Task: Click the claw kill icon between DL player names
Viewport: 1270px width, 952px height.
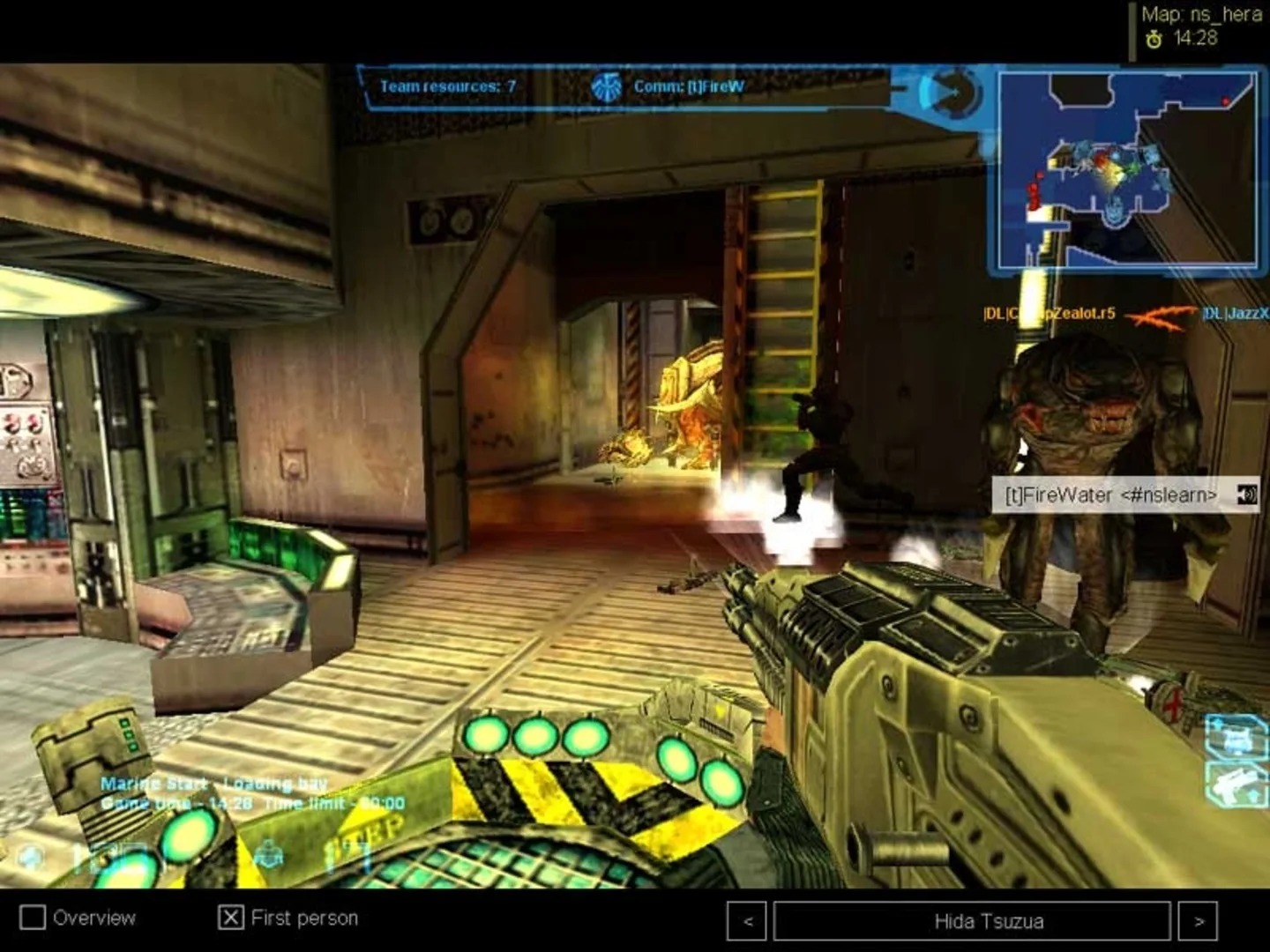Action: click(x=1166, y=314)
